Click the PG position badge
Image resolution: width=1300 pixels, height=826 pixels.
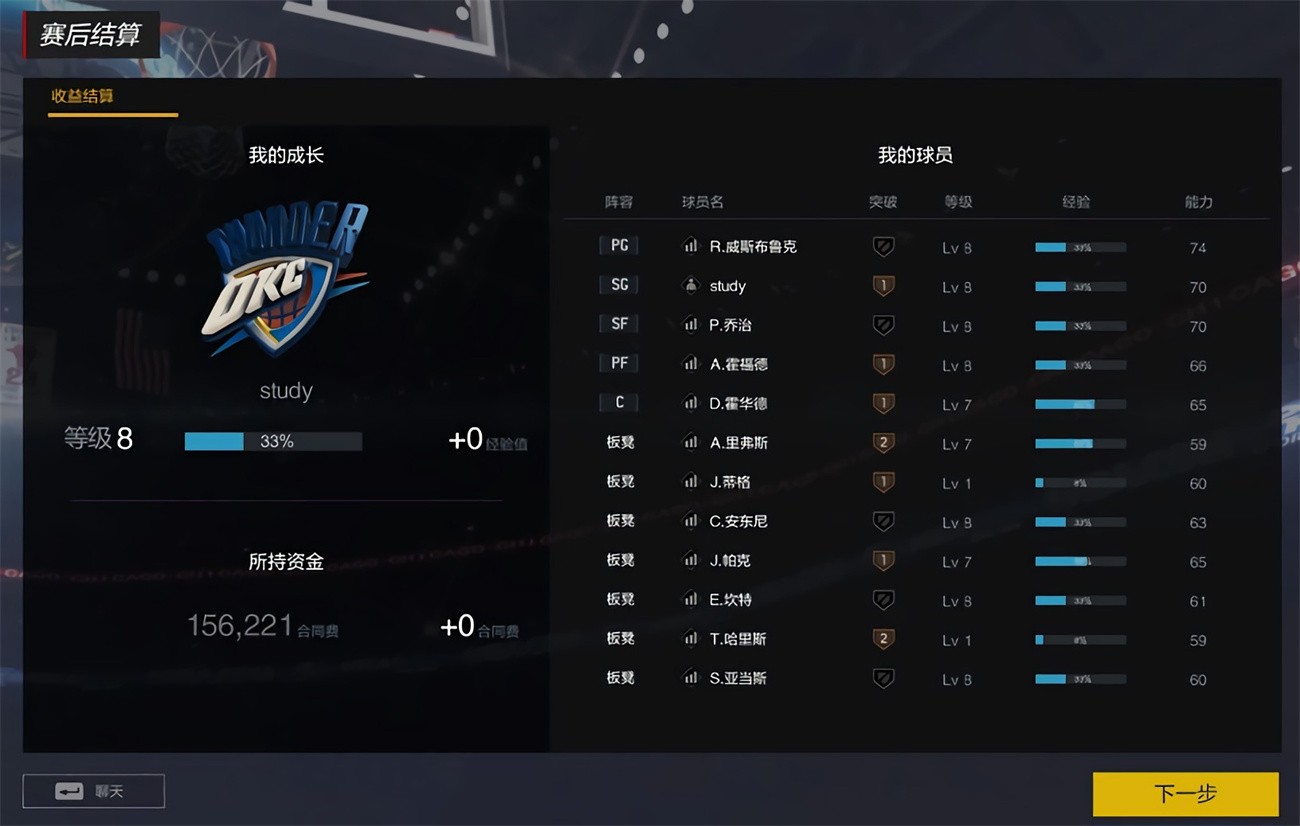click(x=619, y=245)
